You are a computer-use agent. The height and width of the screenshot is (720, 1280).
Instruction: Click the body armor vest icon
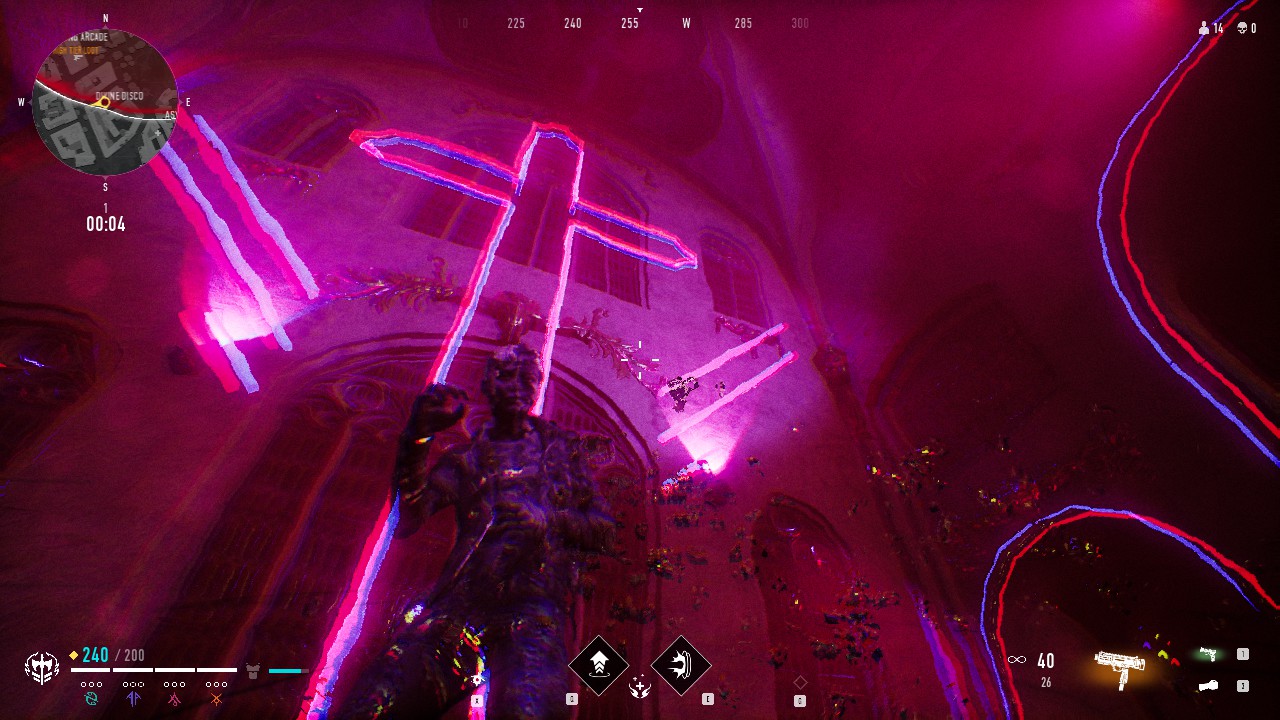click(253, 669)
